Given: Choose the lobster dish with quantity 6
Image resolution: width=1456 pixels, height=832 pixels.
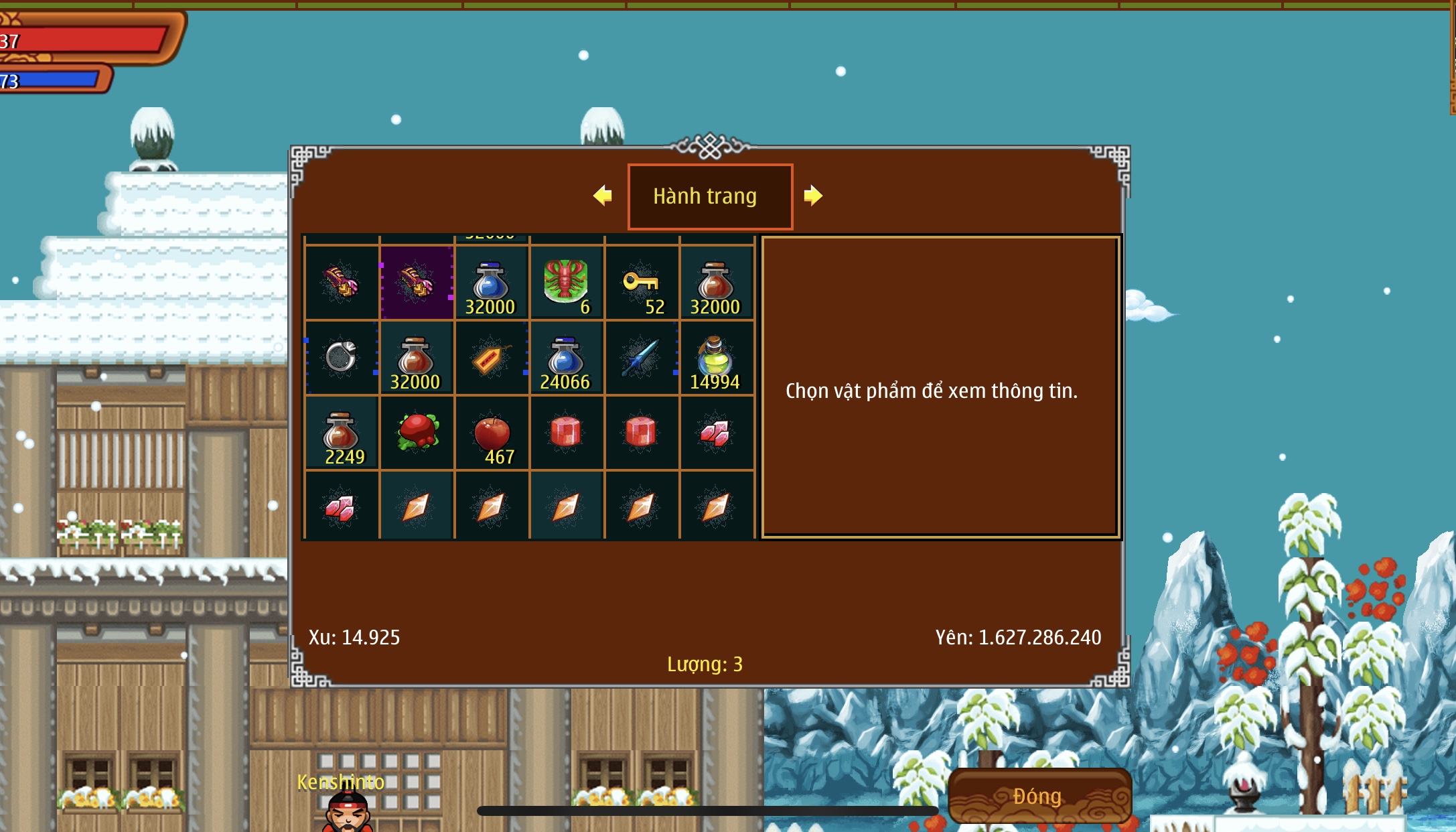Looking at the screenshot, I should tap(567, 283).
